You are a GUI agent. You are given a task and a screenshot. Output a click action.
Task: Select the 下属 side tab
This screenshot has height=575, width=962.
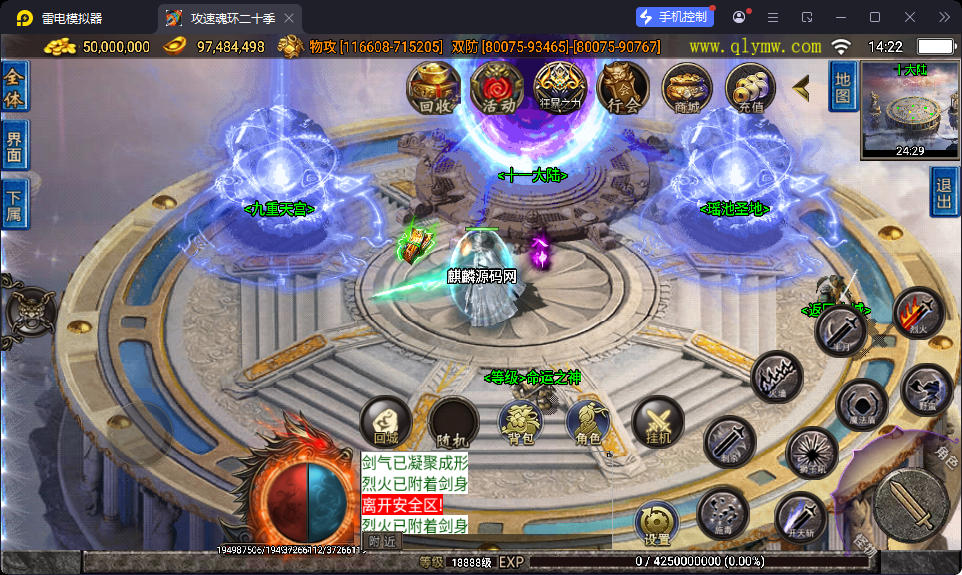tap(14, 204)
